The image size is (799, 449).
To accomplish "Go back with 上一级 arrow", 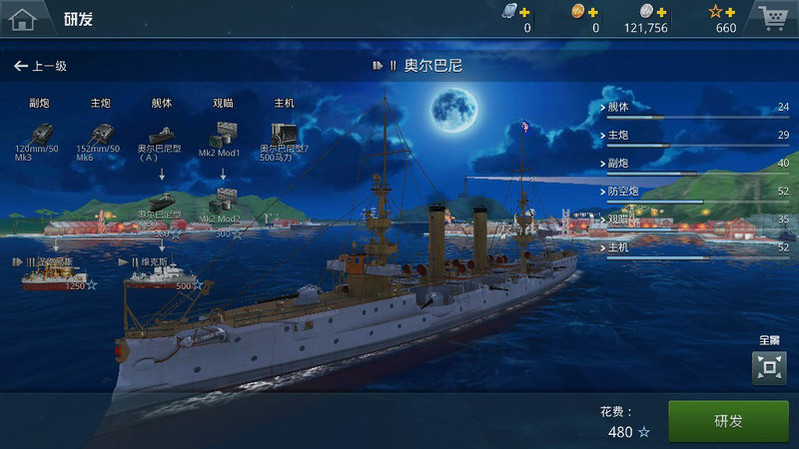I will (41, 66).
